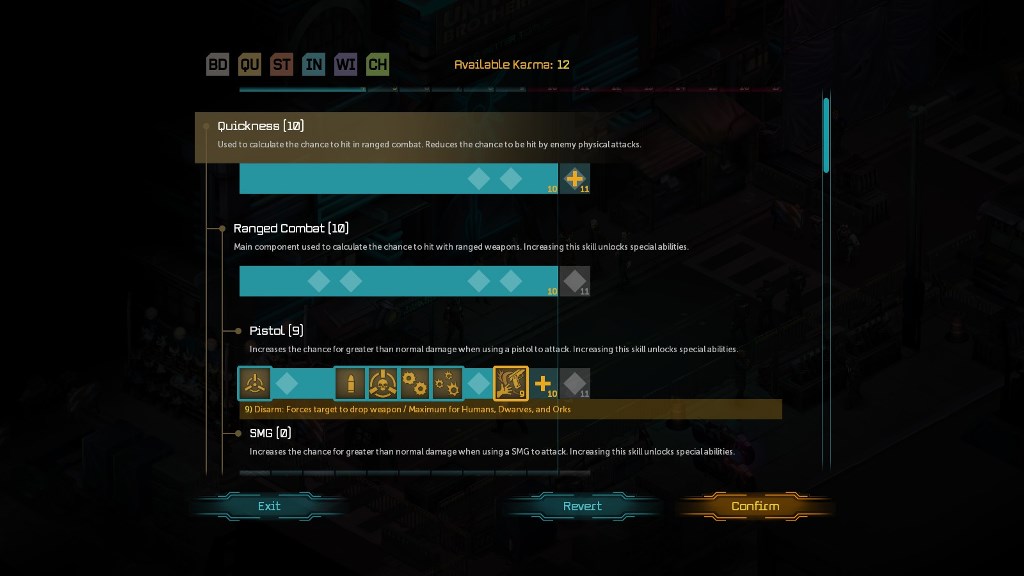
Task: Choose the first Pistol ability icon
Action: 255,383
